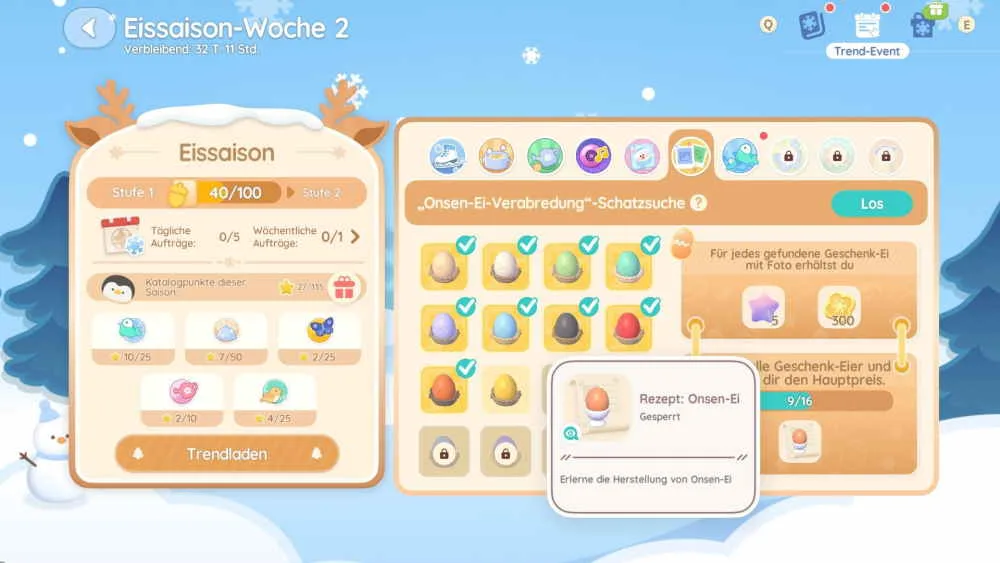1000x563 pixels.
Task: Open the help question mark for Schatzsuche
Action: click(699, 203)
